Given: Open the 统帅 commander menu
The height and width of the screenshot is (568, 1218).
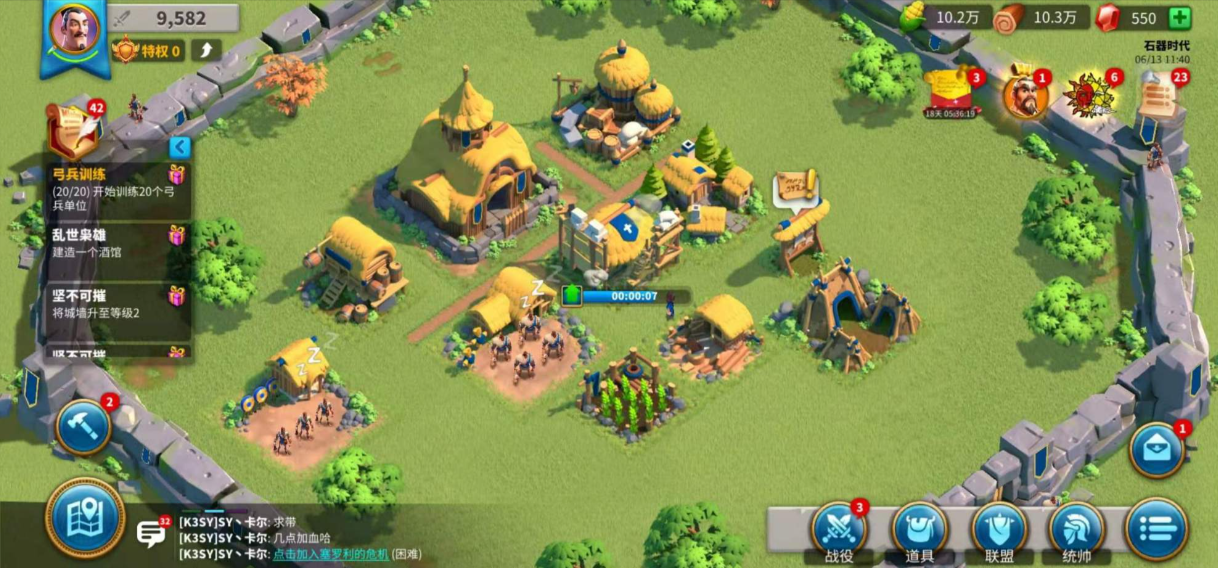Looking at the screenshot, I should 1077,531.
